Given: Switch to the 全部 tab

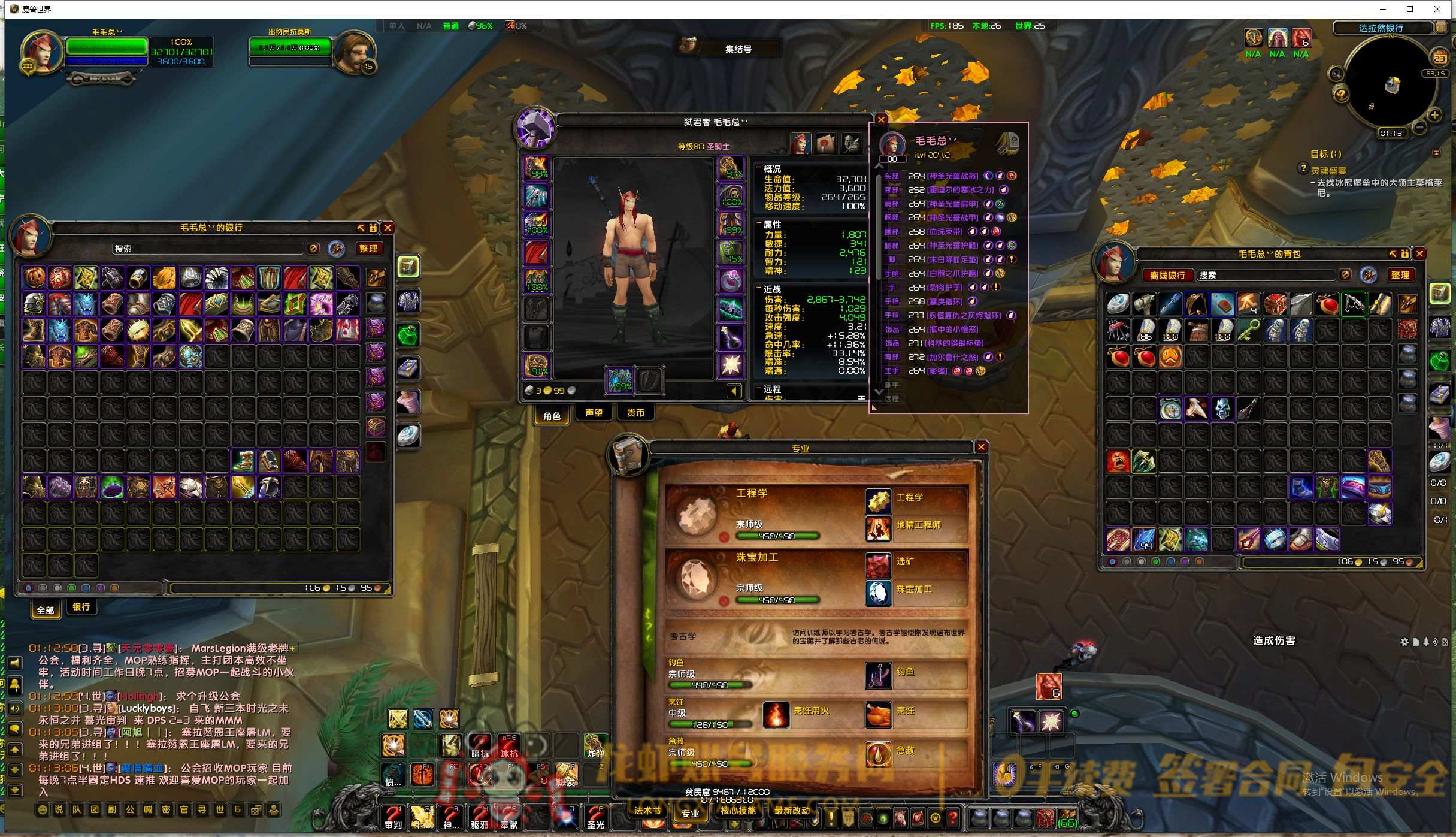Looking at the screenshot, I should pyautogui.click(x=46, y=610).
